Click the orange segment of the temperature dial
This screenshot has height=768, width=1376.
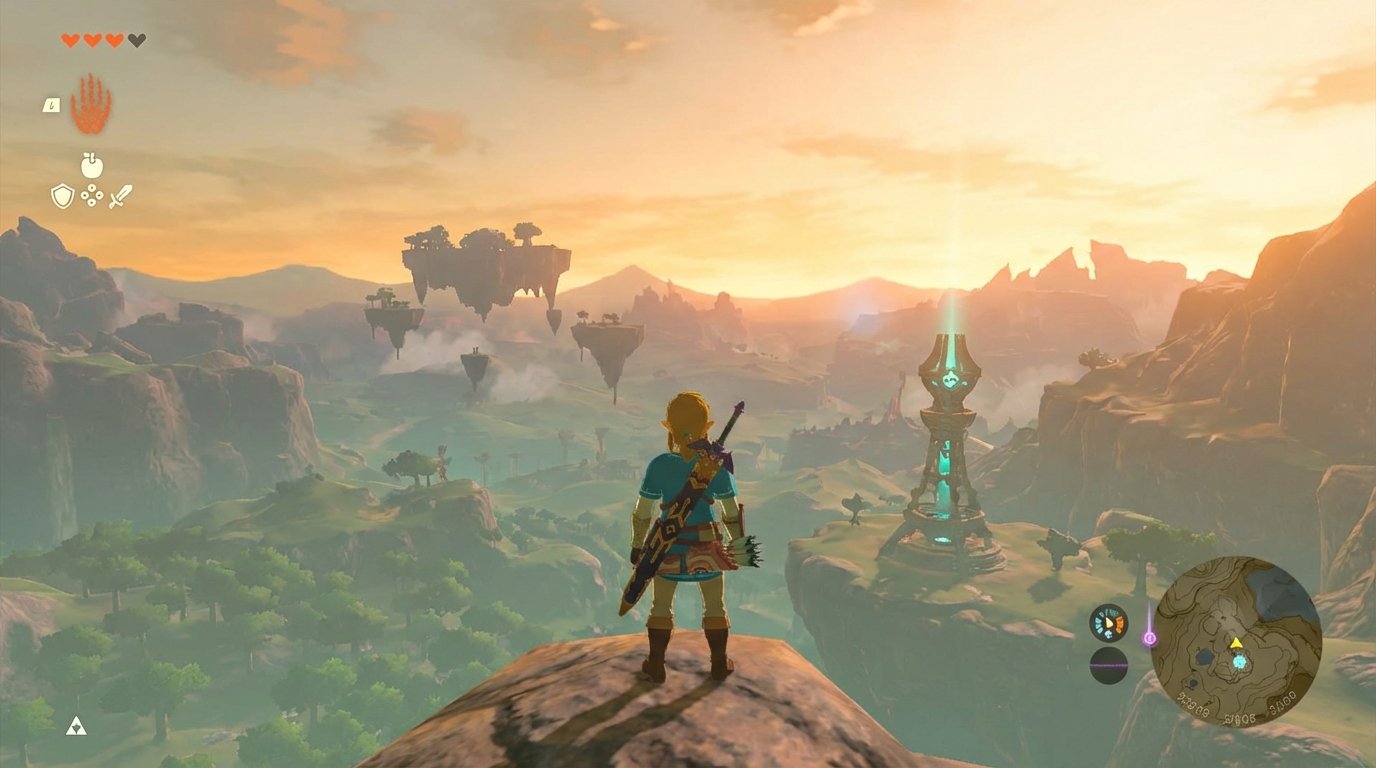click(x=1118, y=624)
